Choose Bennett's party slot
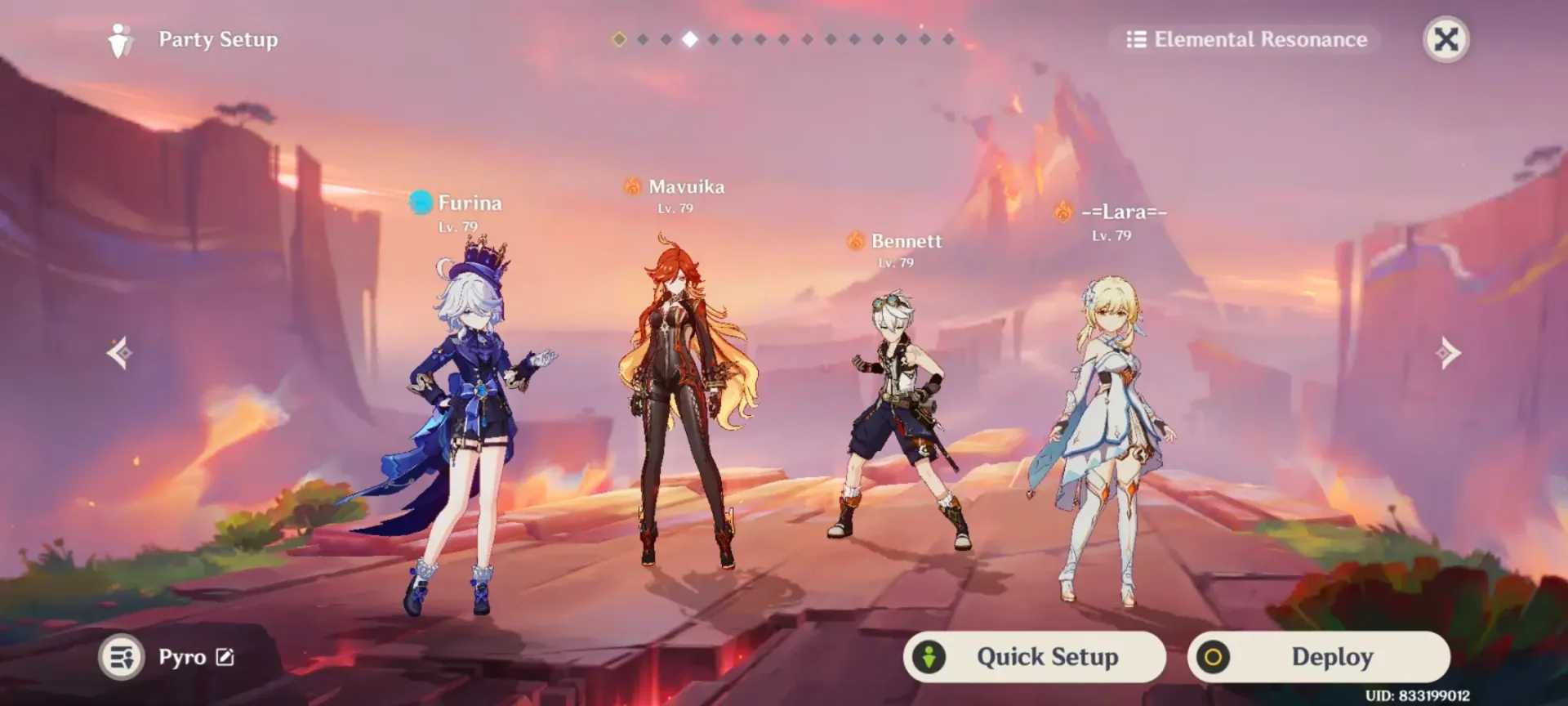The width and height of the screenshot is (1568, 706). pos(898,425)
